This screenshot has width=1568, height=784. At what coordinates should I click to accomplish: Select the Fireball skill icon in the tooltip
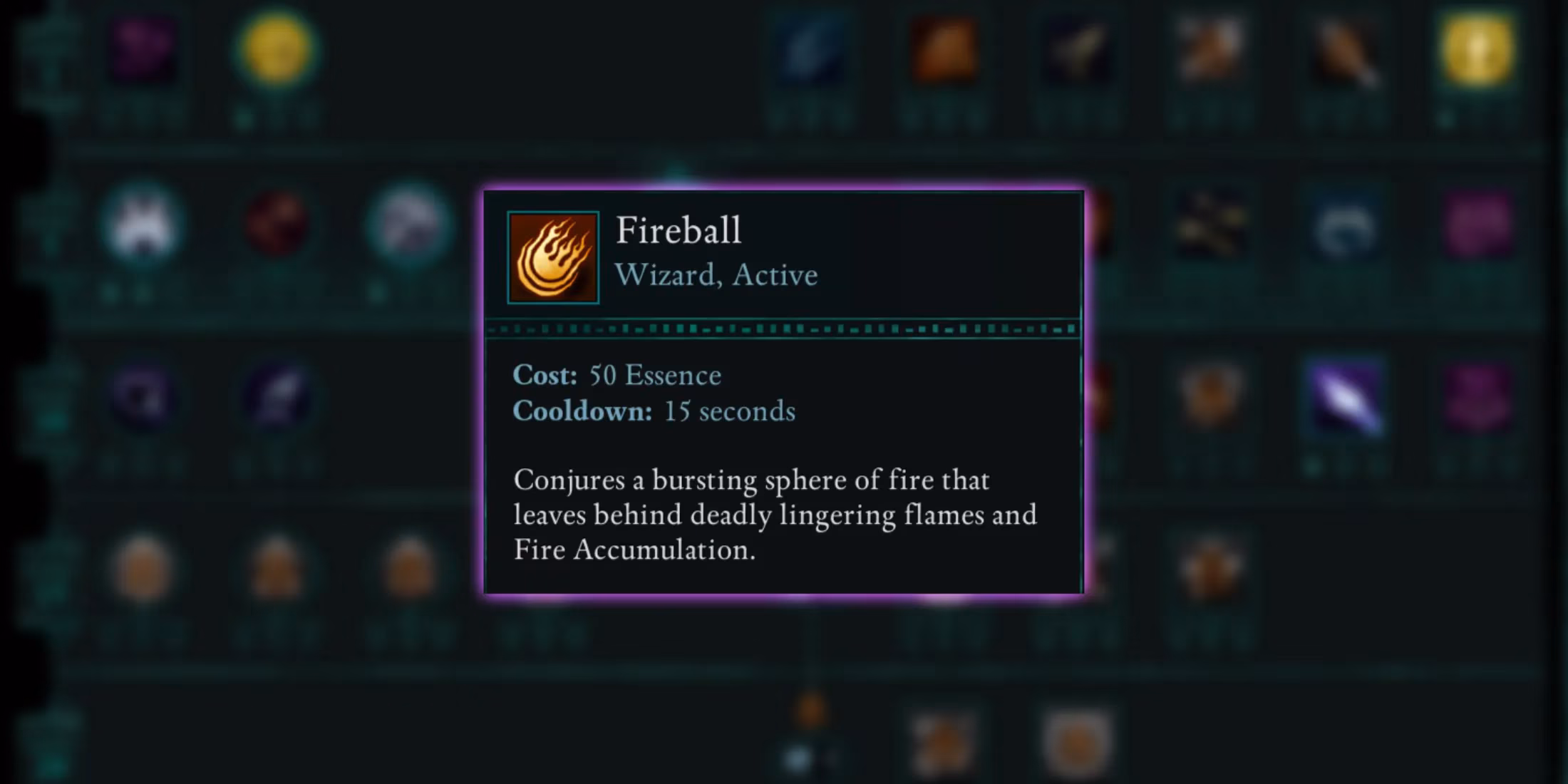tap(553, 257)
